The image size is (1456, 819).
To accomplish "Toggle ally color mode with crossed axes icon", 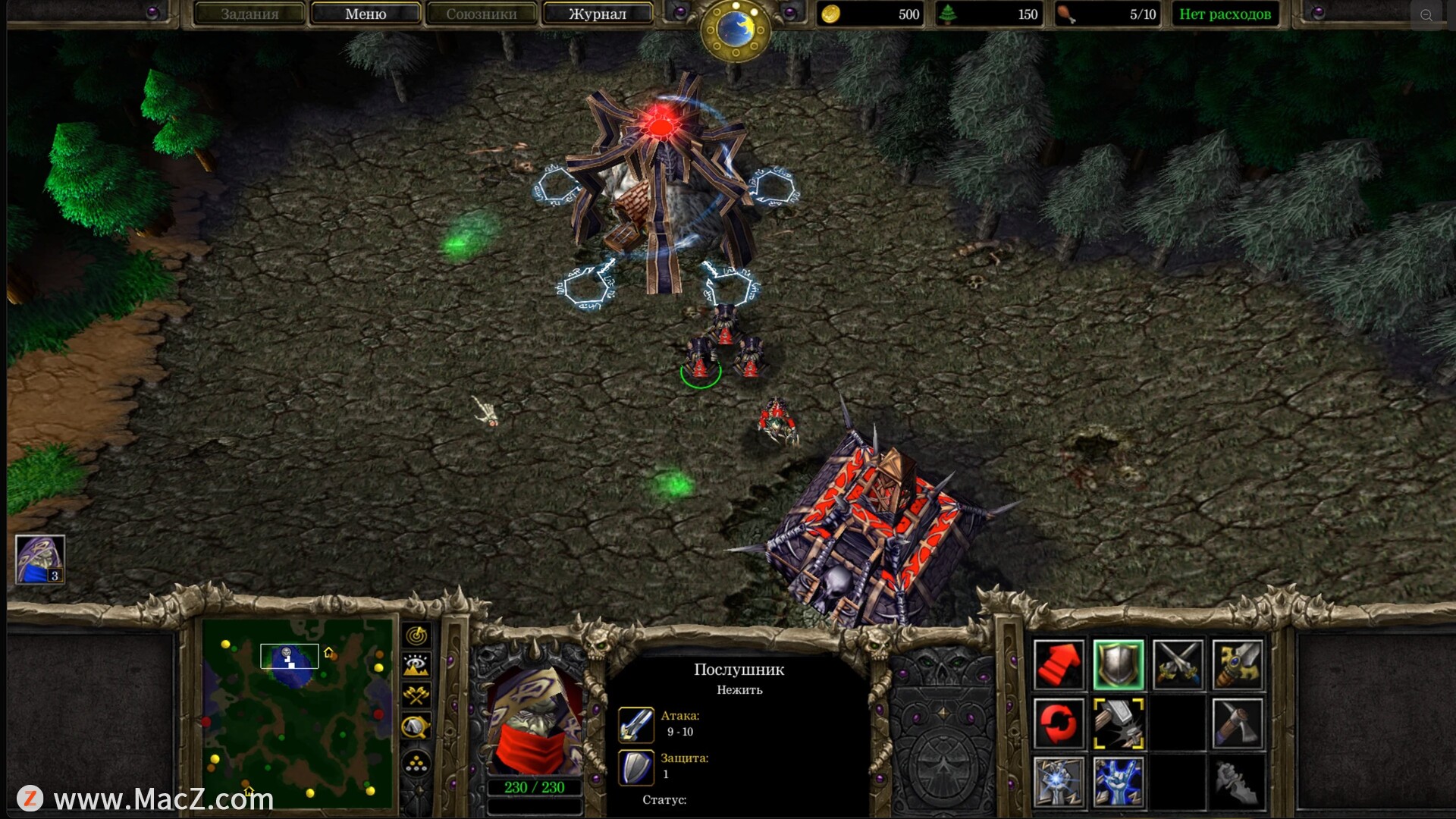I will (x=416, y=695).
